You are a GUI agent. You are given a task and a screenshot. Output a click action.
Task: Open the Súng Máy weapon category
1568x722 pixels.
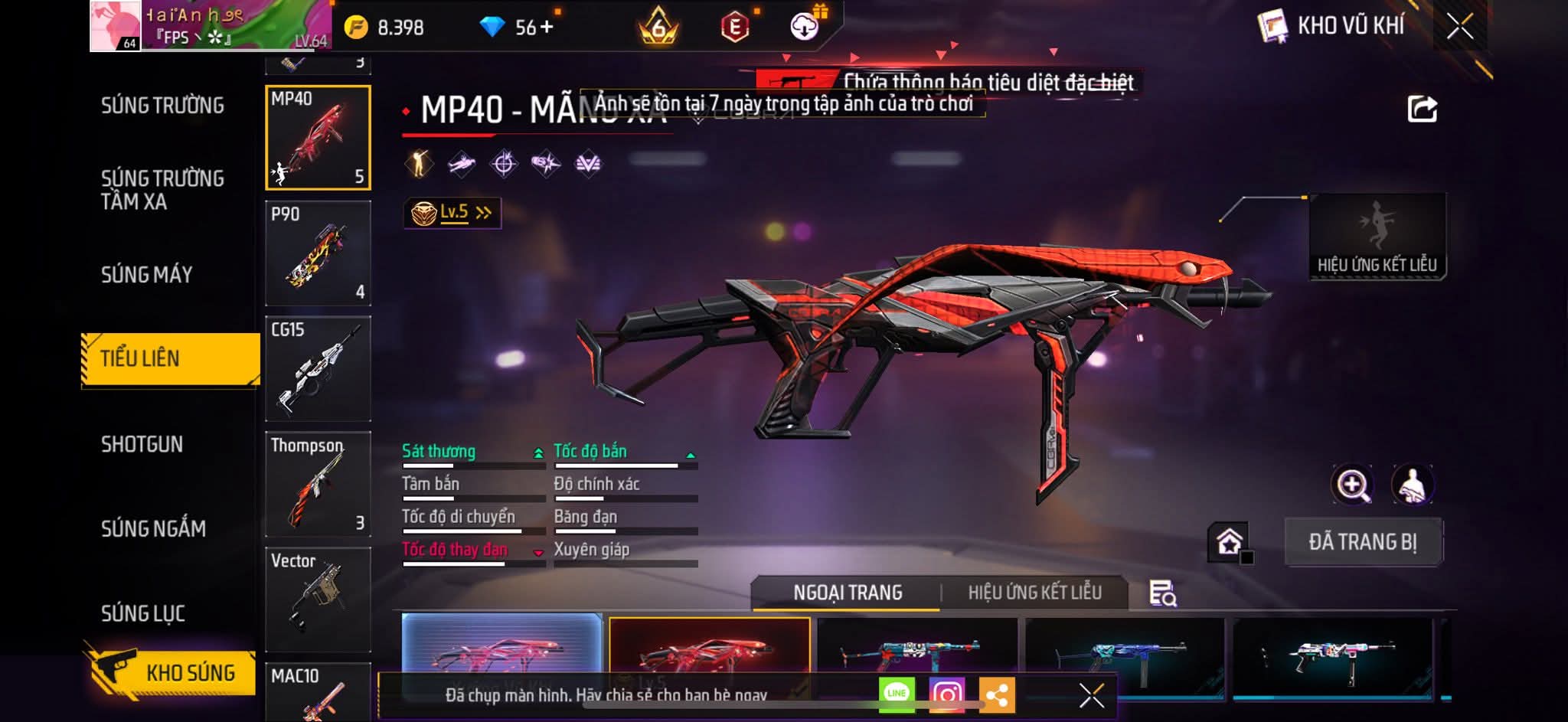pos(147,275)
